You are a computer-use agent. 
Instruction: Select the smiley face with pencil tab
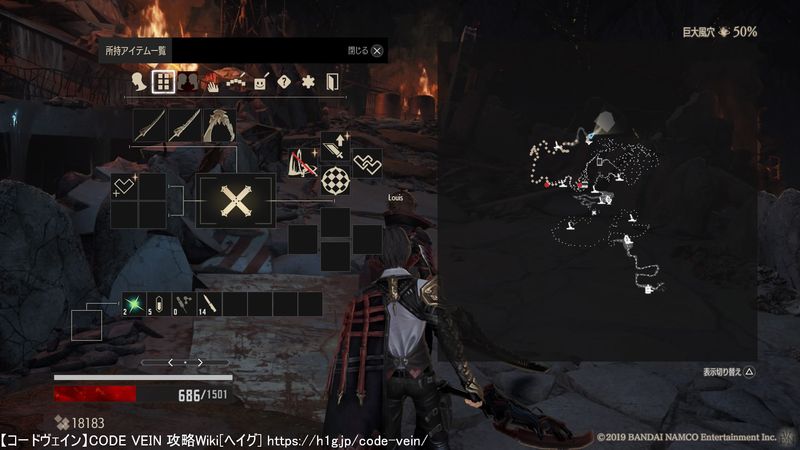260,82
